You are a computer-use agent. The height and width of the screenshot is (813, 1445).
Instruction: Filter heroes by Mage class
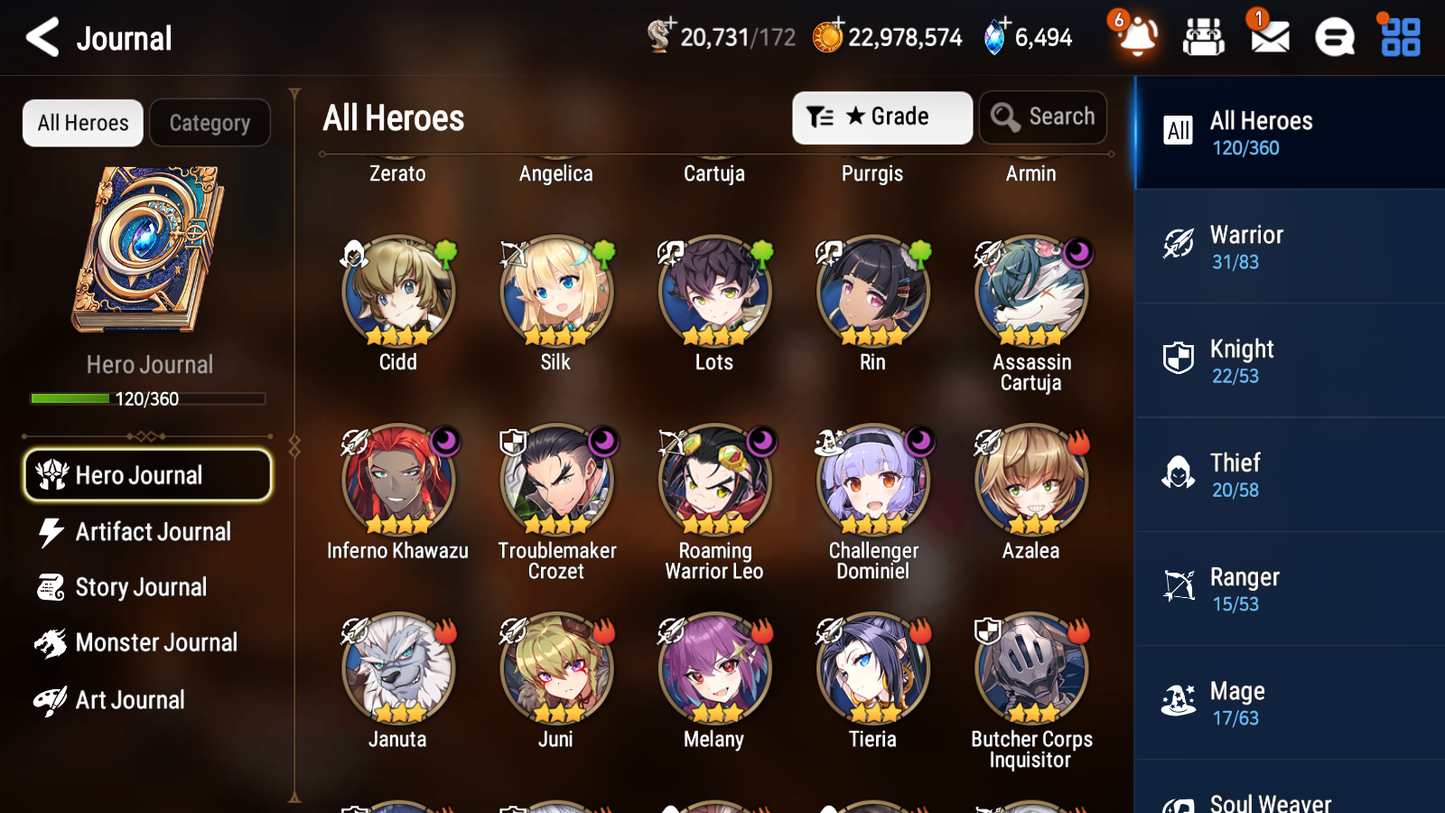coord(1289,702)
